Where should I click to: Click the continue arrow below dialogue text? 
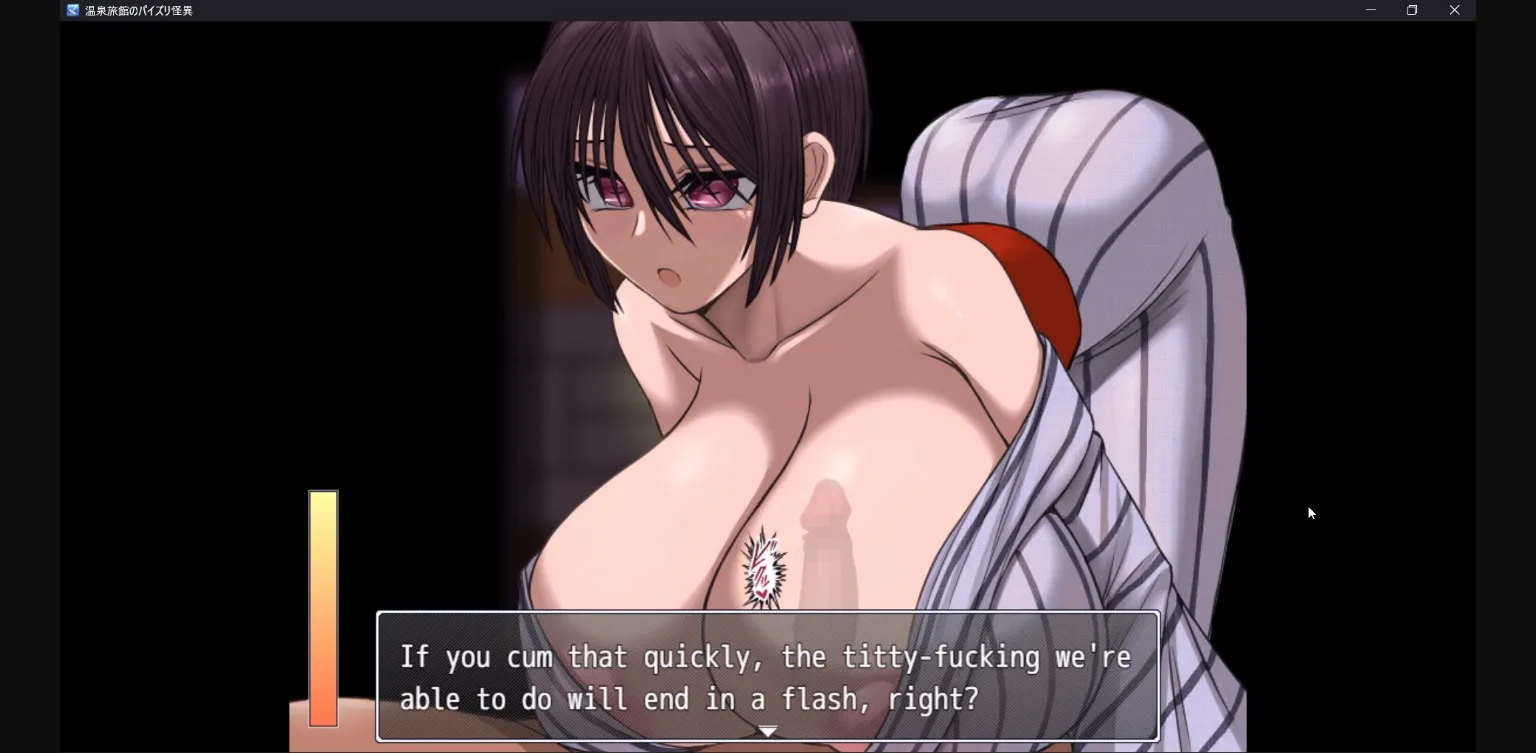pos(767,729)
